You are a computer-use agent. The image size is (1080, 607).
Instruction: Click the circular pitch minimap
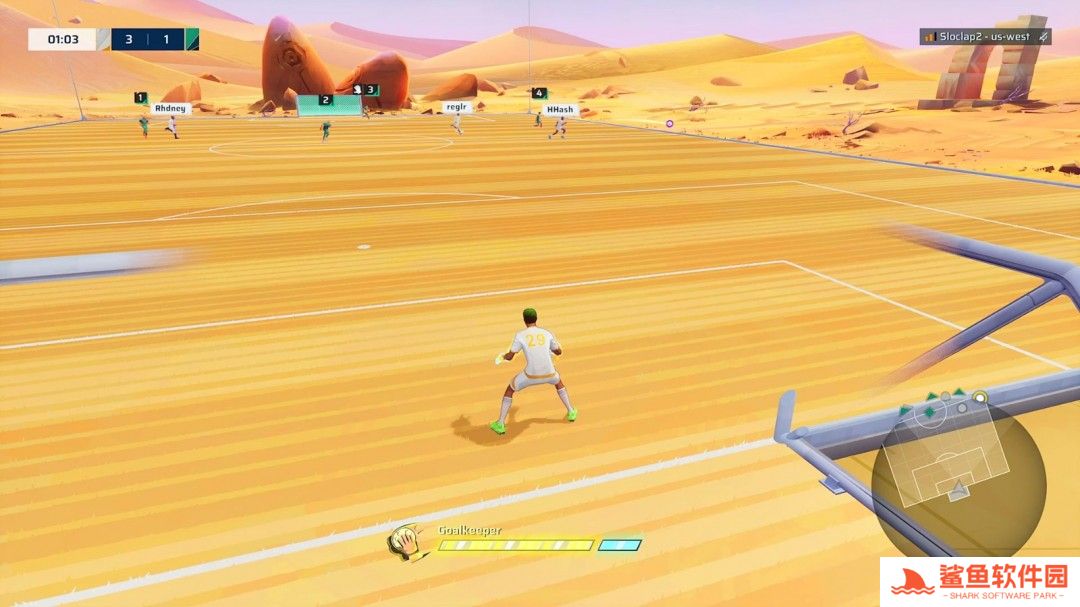tap(958, 470)
